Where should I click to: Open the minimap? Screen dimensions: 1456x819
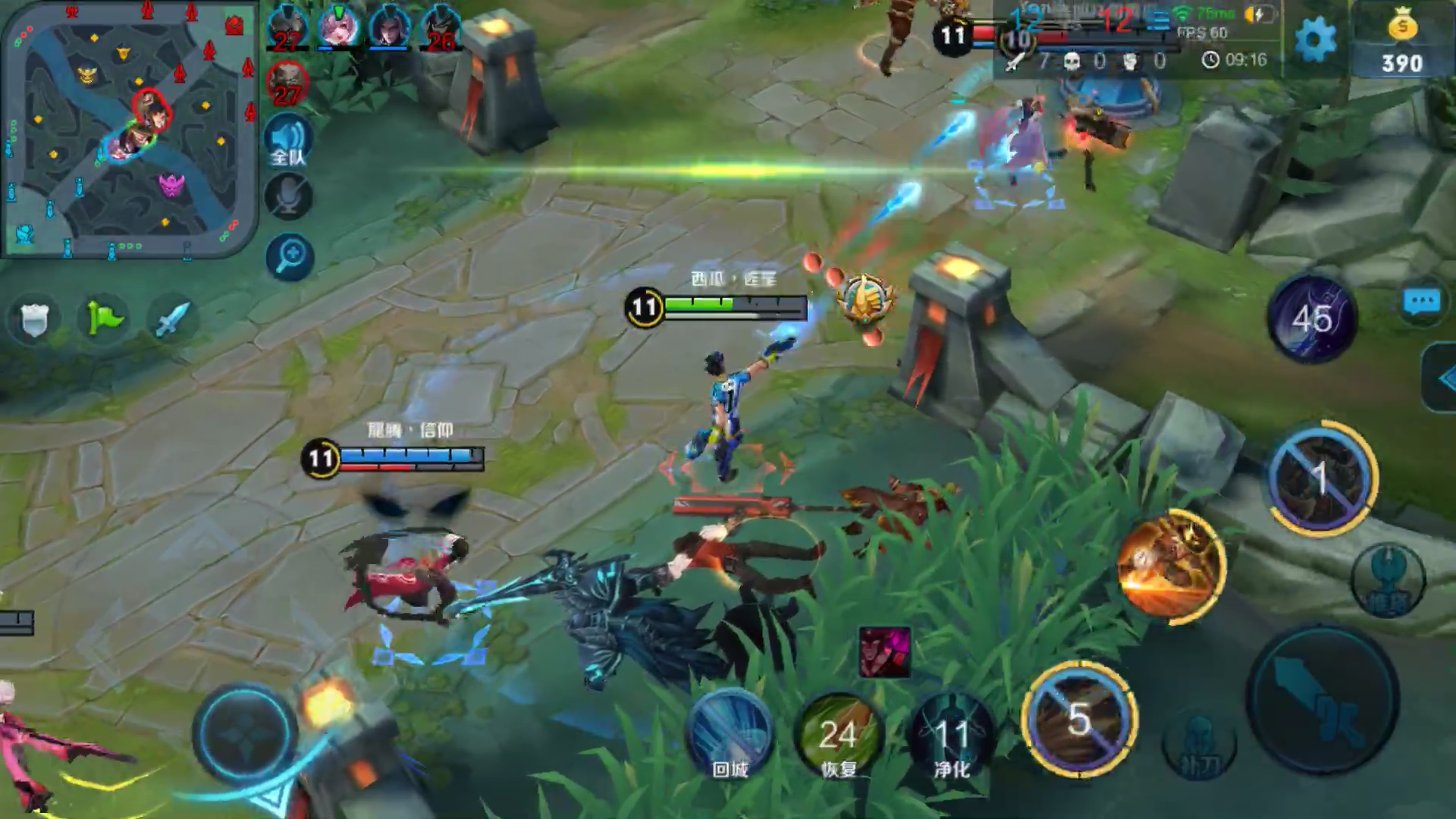[129, 129]
